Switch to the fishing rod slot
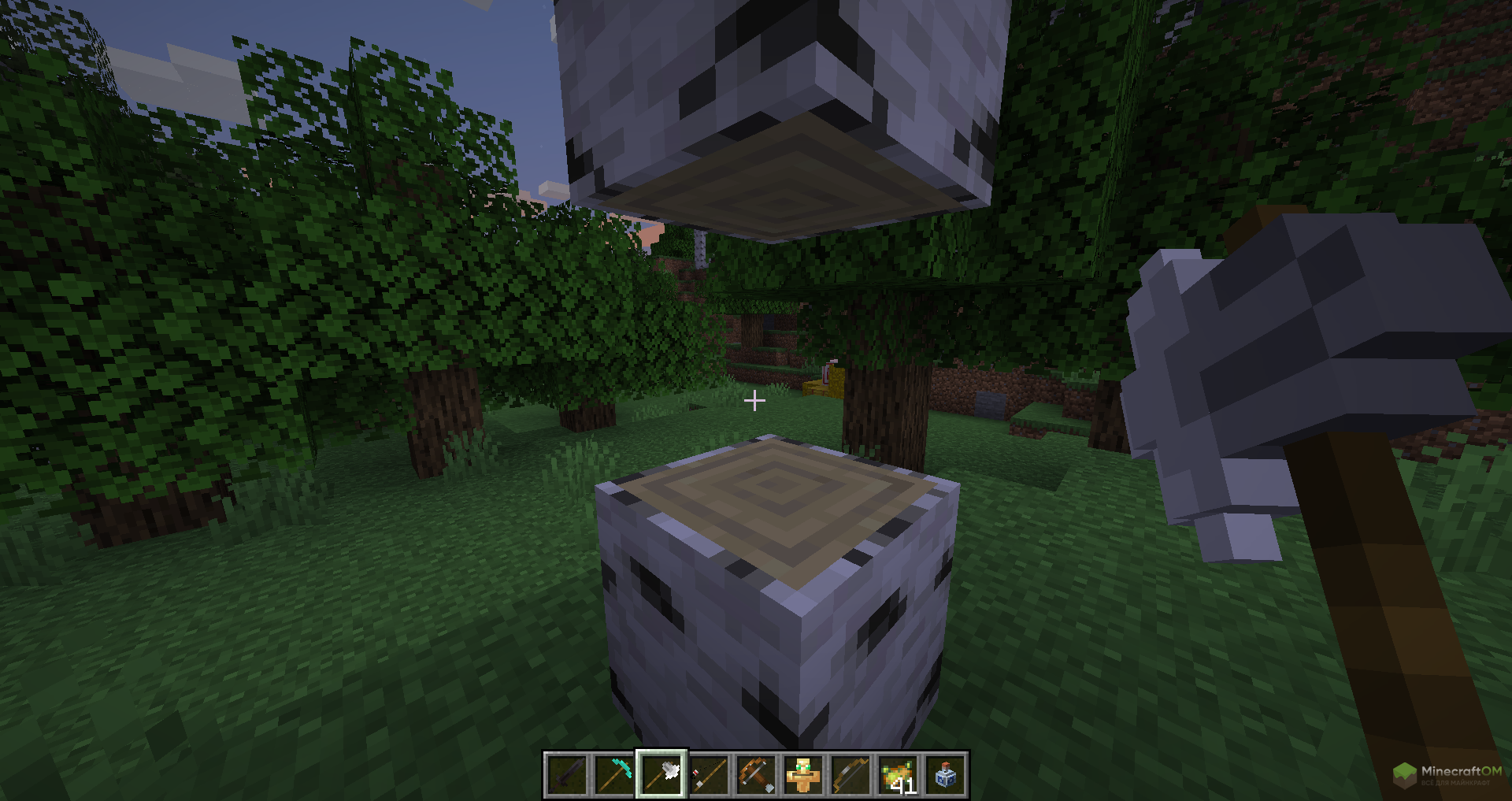Viewport: 1512px width, 801px height. click(x=709, y=775)
